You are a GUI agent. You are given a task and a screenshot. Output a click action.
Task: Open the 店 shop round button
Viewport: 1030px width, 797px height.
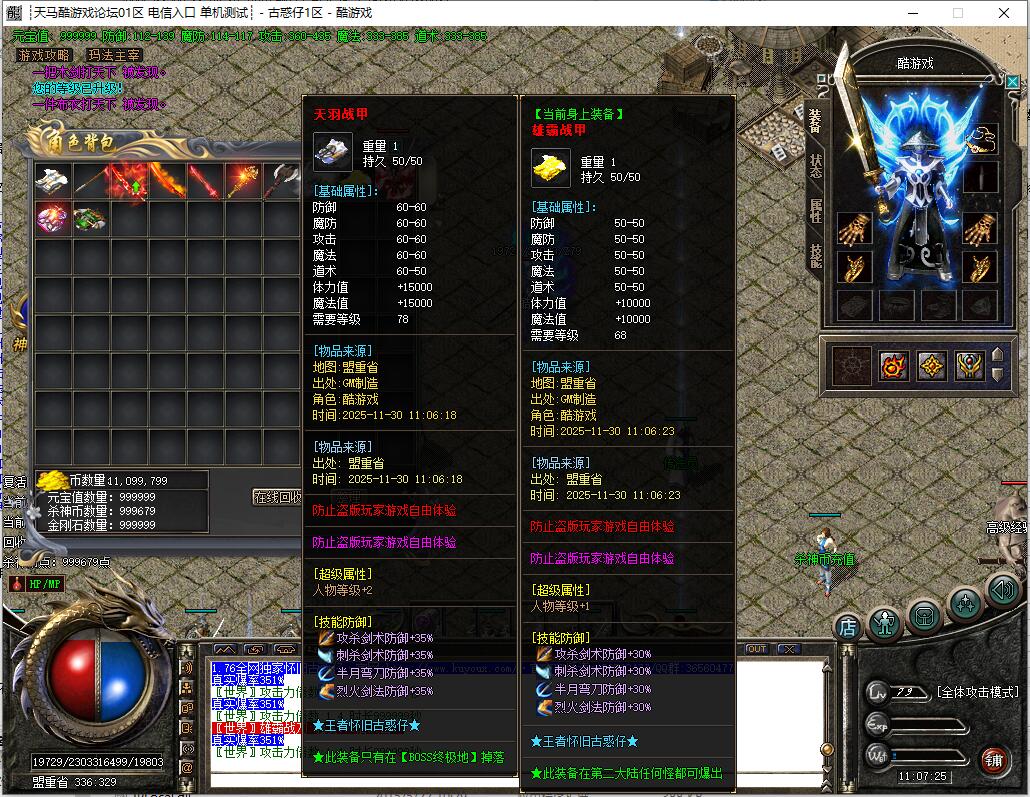[x=848, y=626]
